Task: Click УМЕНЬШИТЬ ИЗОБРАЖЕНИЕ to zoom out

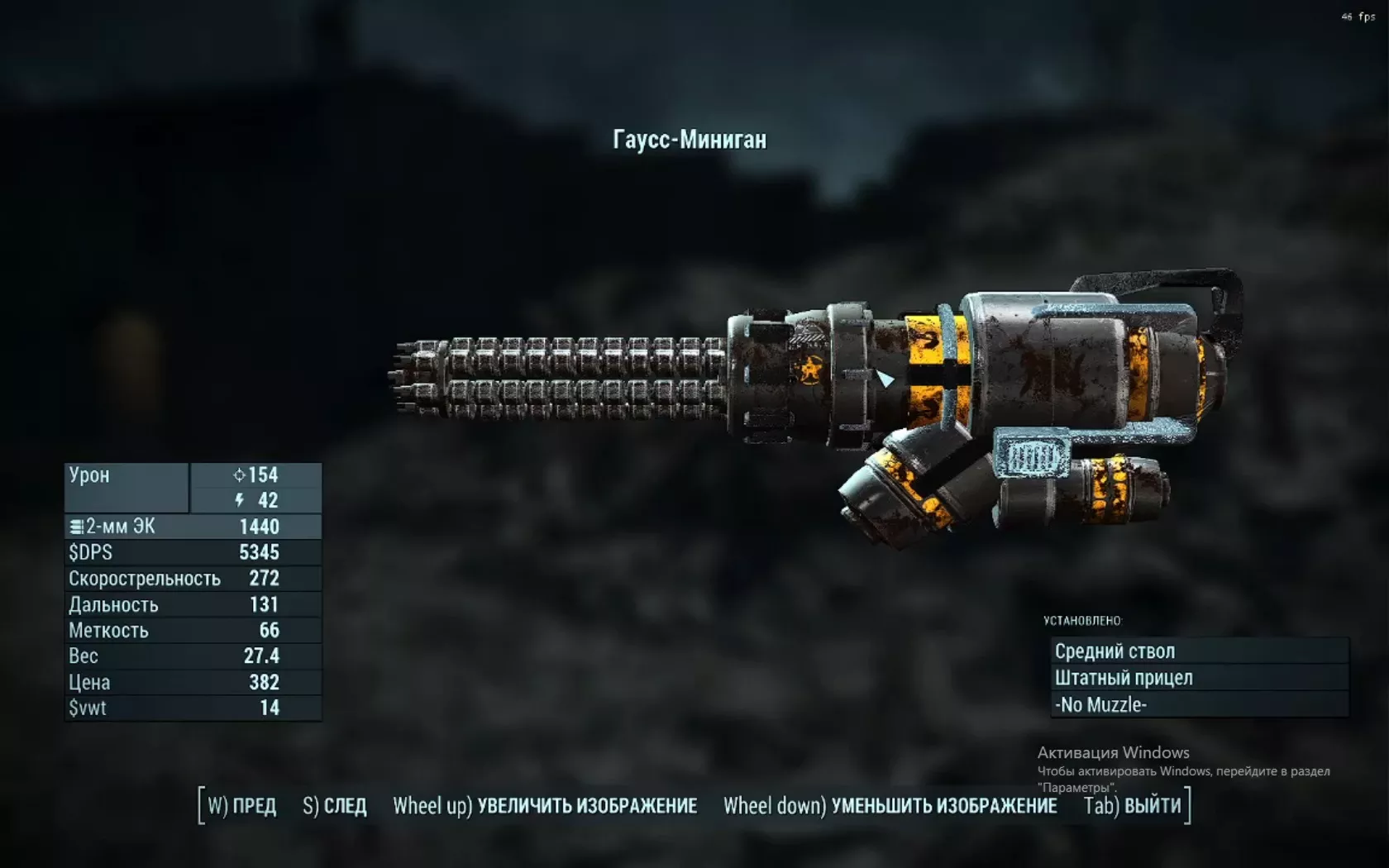Action: (890, 806)
